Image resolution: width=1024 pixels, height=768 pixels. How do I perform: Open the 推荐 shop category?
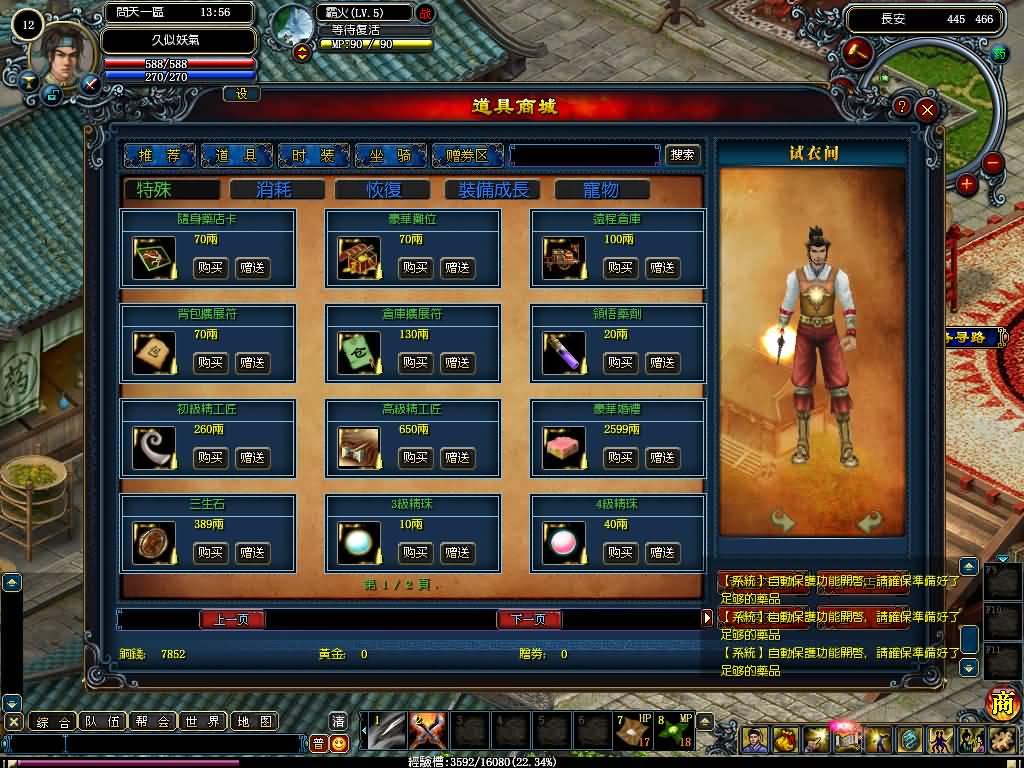[x=159, y=155]
